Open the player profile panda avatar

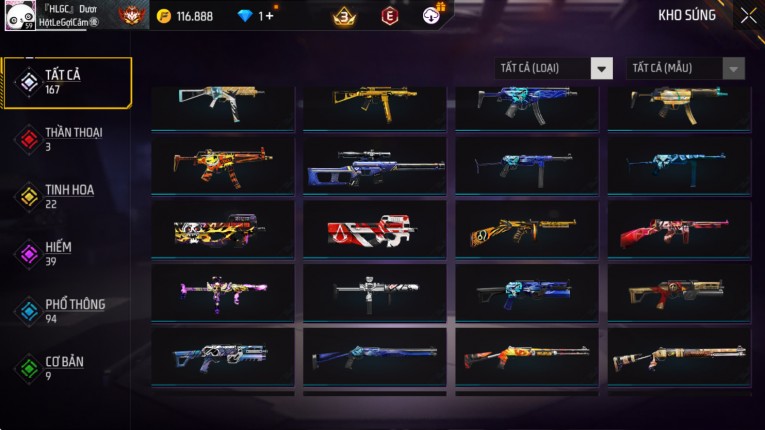[x=19, y=14]
